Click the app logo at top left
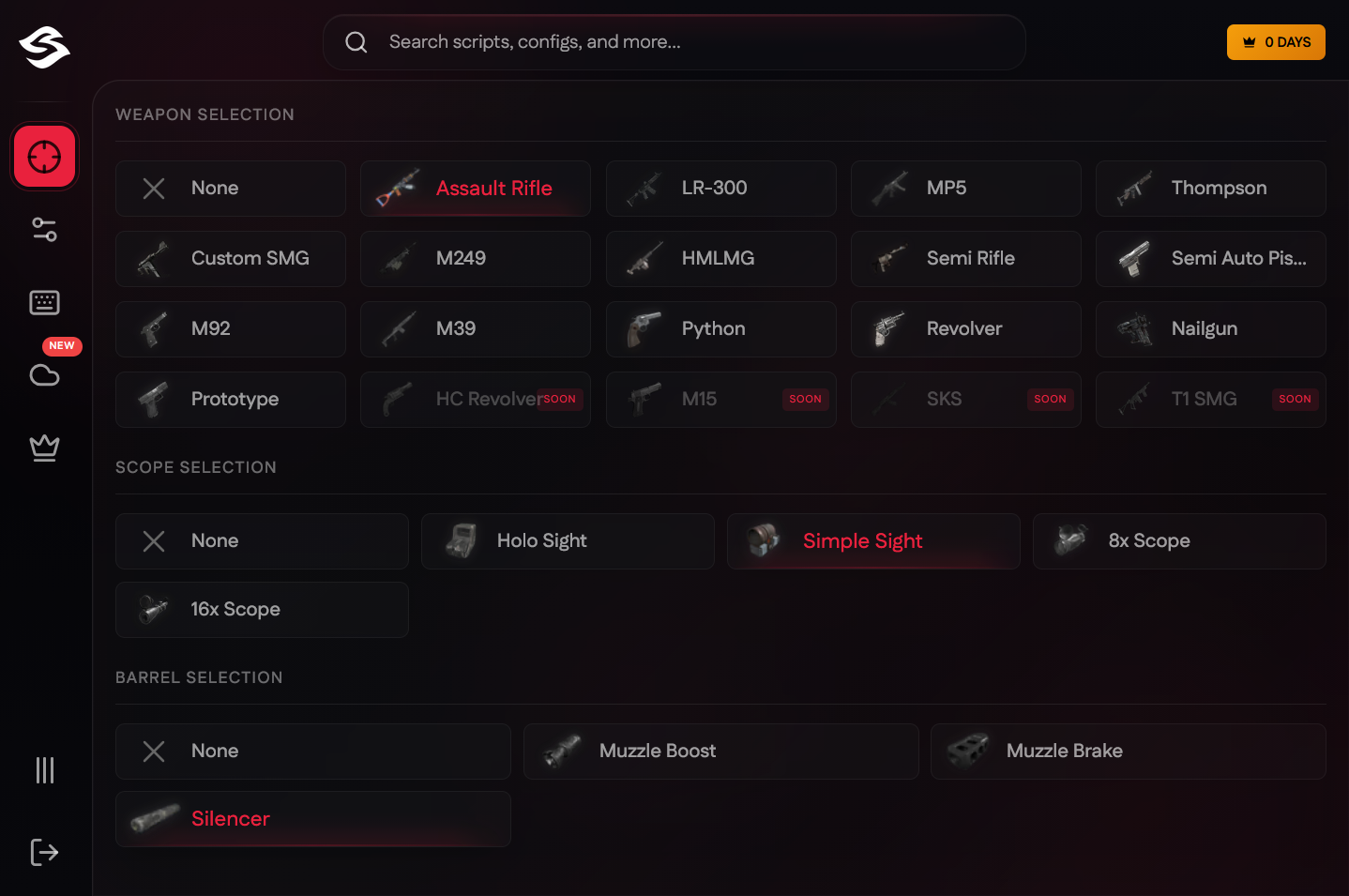The height and width of the screenshot is (896, 1349). 44,49
